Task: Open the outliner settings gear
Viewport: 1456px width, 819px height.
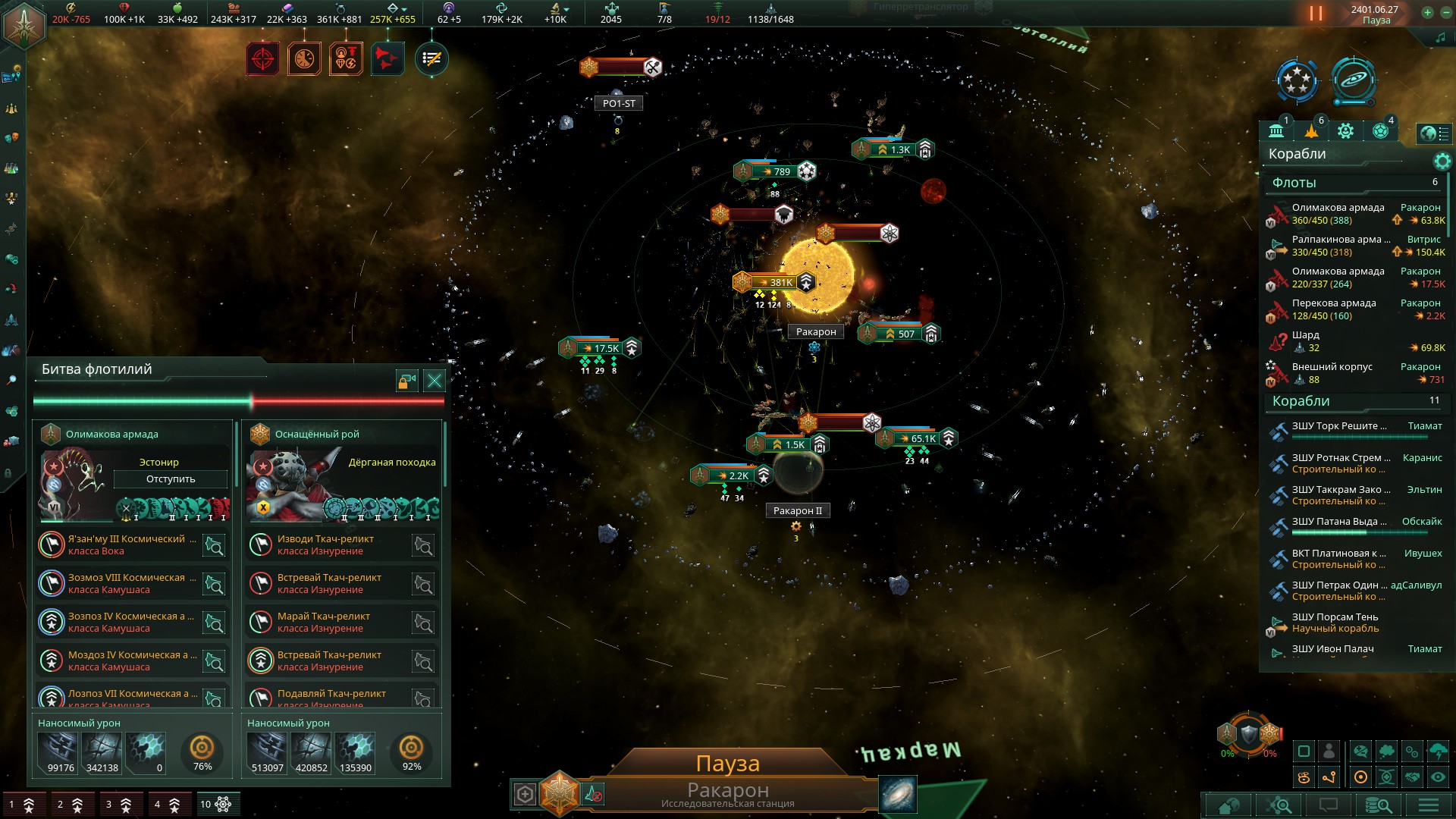Action: pyautogui.click(x=1442, y=161)
